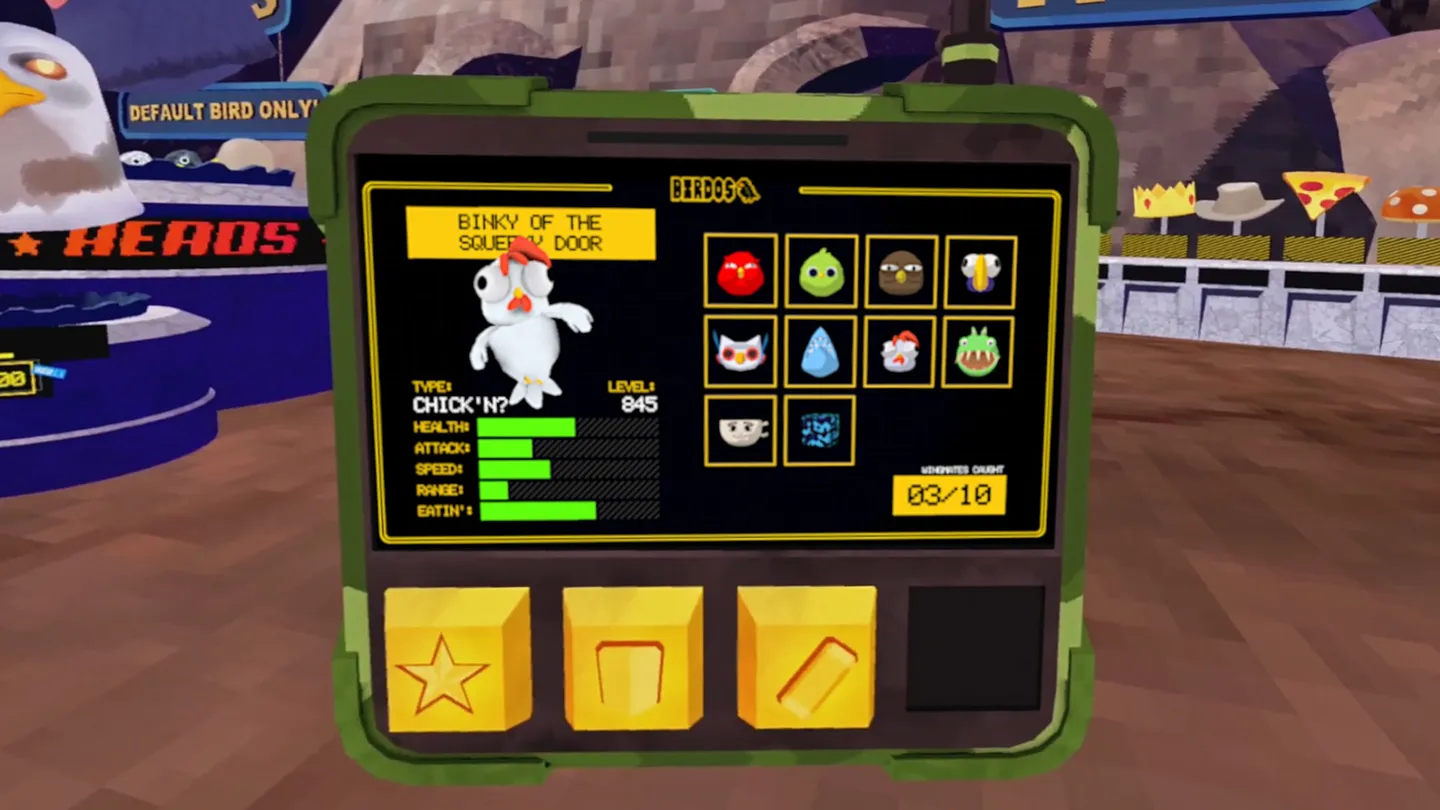
Task: Select the red cardinal wingmate icon
Action: pos(740,271)
